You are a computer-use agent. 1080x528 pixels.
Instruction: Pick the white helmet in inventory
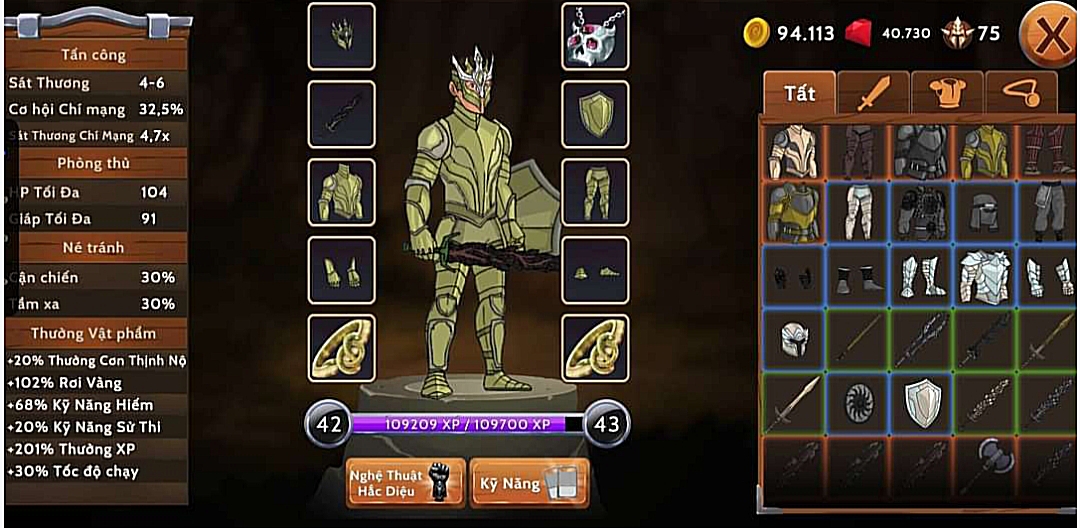point(794,340)
